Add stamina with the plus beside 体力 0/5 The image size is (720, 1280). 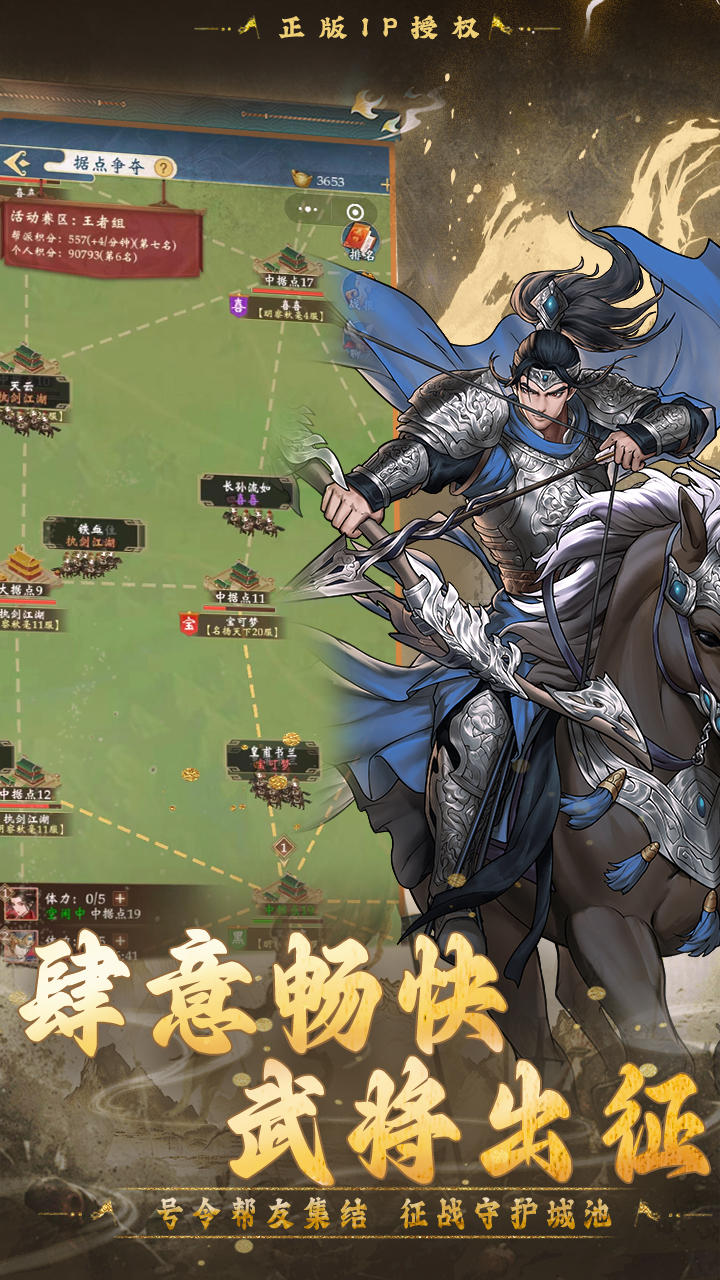click(x=120, y=898)
